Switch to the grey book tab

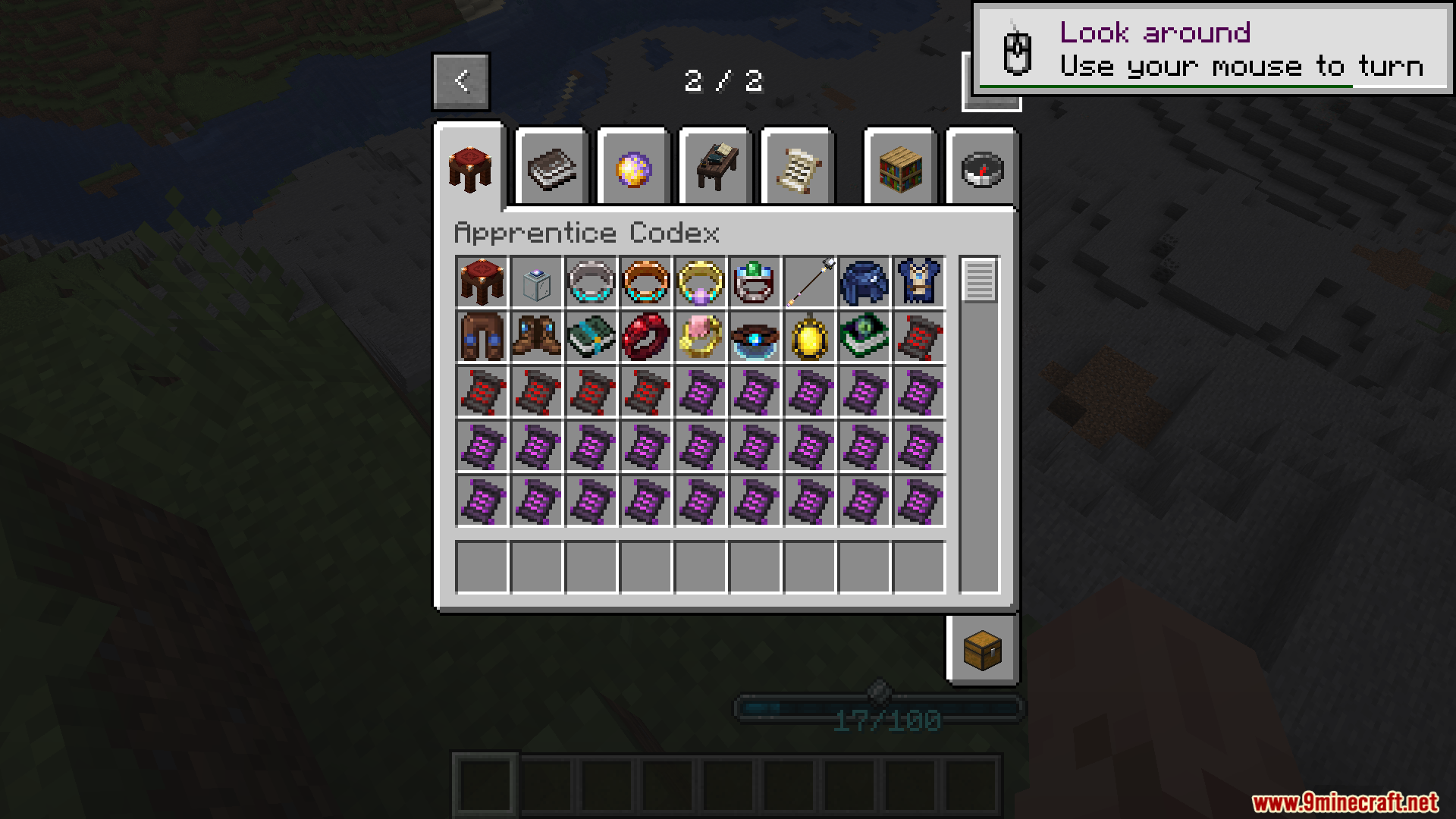point(551,168)
